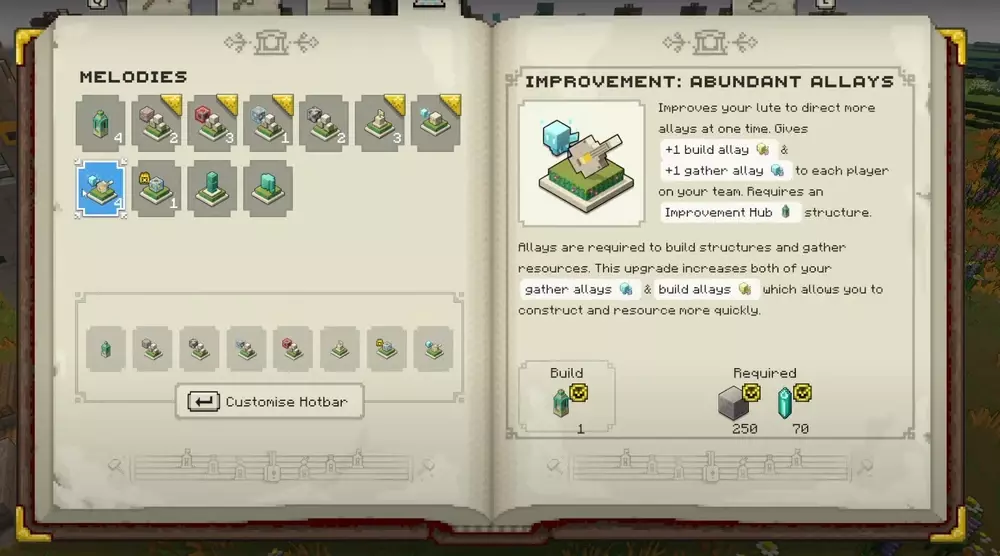Select the wide teal crystal melody
Image resolution: width=1000 pixels, height=556 pixels.
click(x=268, y=189)
